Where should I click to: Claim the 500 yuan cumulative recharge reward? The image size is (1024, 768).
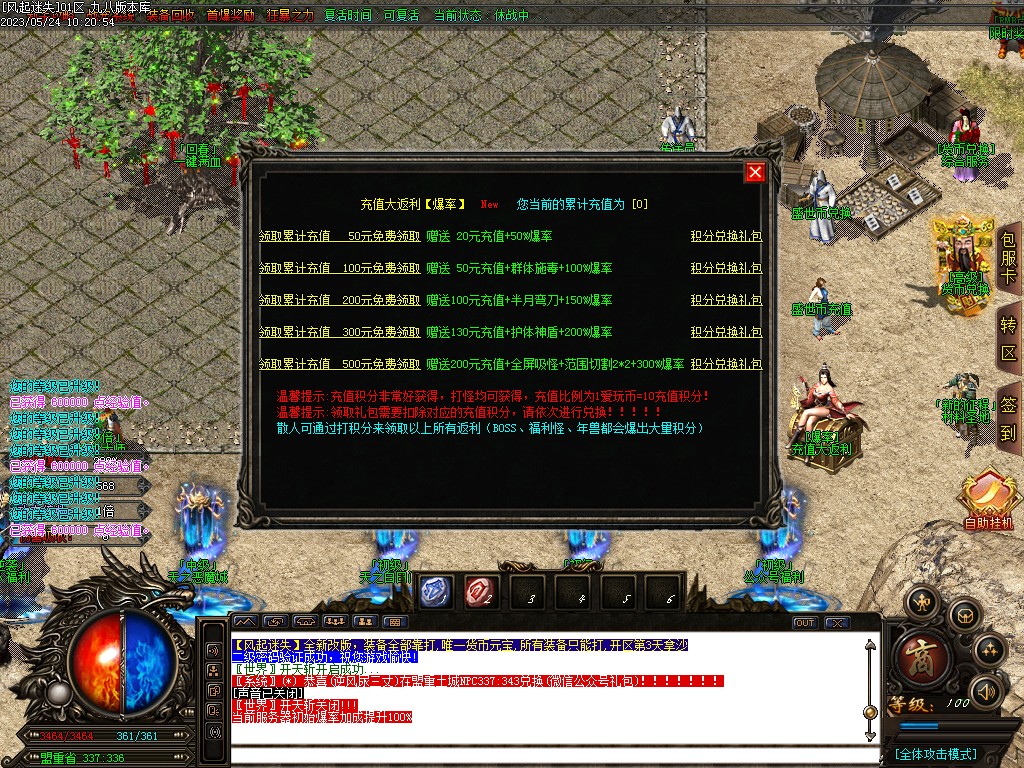coord(339,365)
